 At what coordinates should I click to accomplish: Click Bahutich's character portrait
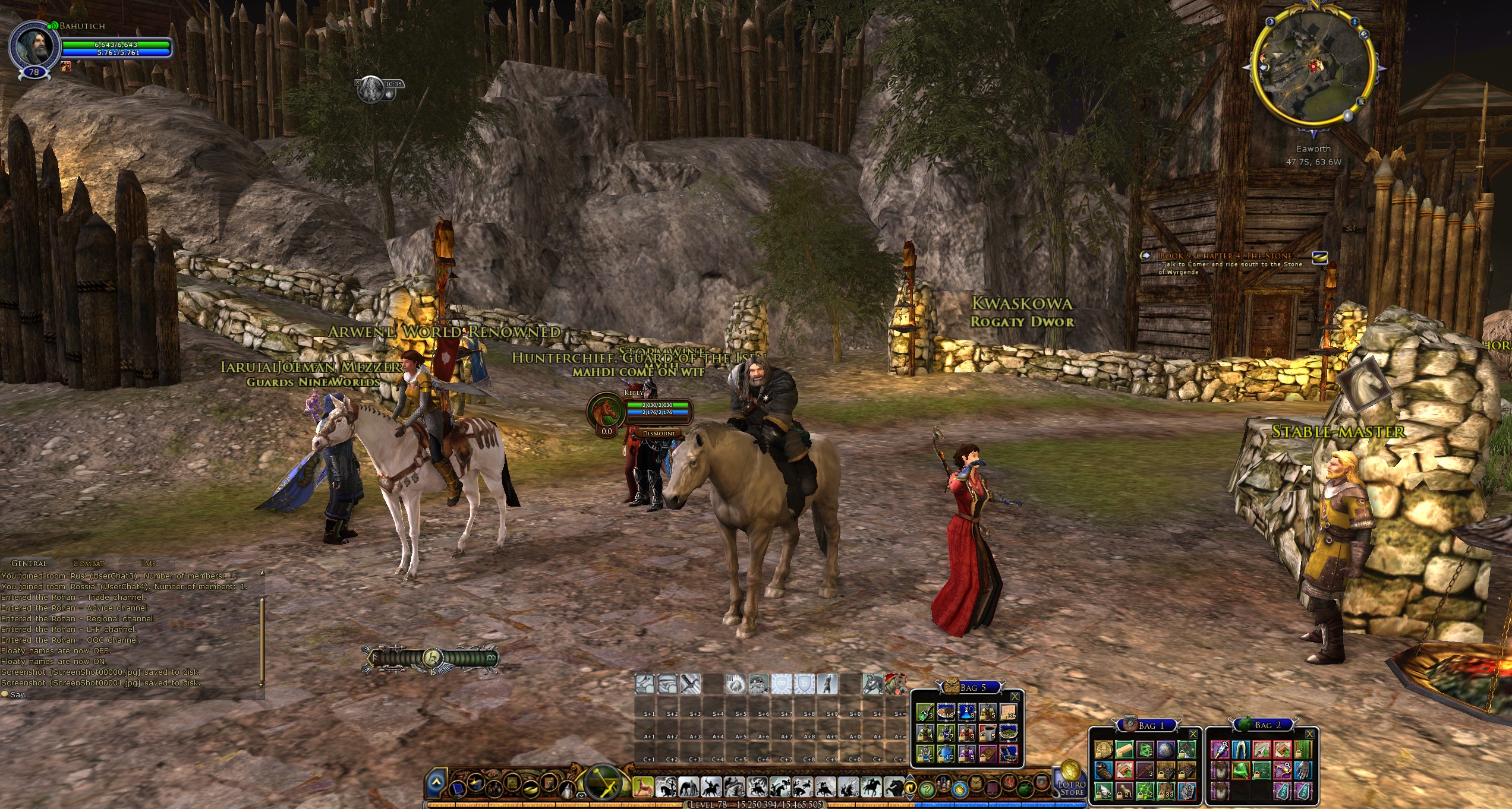[x=34, y=46]
